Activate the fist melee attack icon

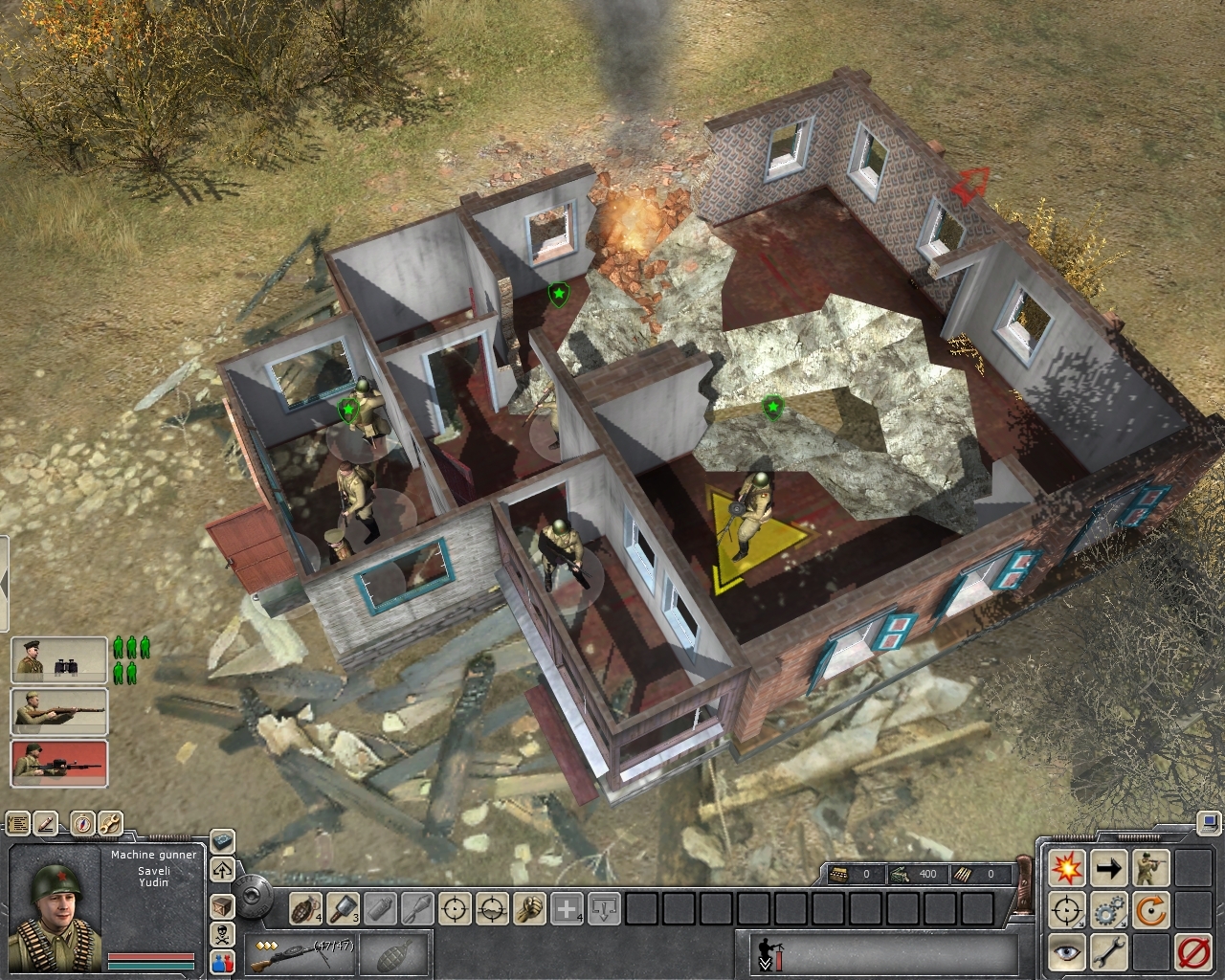click(529, 907)
